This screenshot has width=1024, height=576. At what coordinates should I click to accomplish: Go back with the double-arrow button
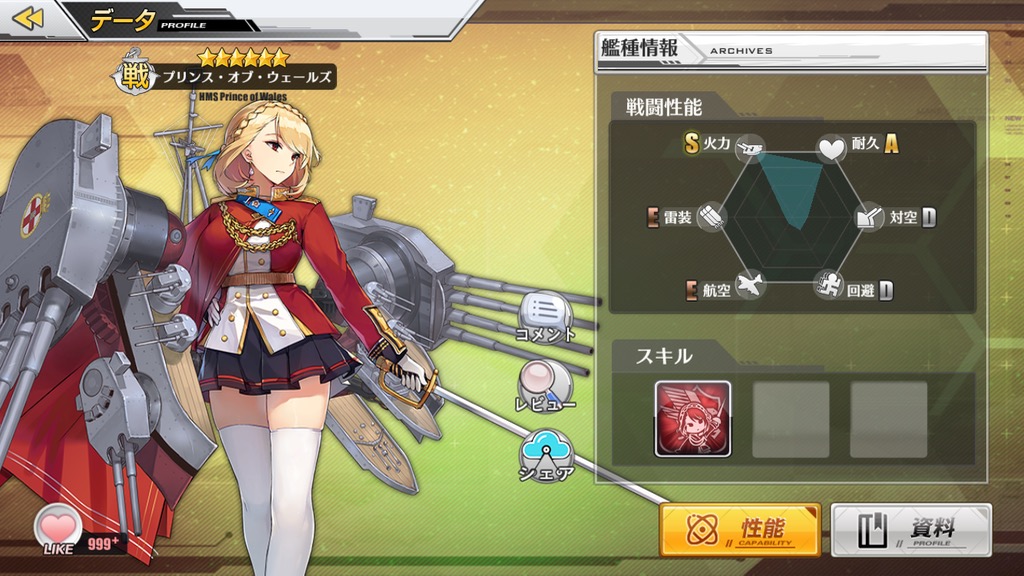[x=29, y=18]
